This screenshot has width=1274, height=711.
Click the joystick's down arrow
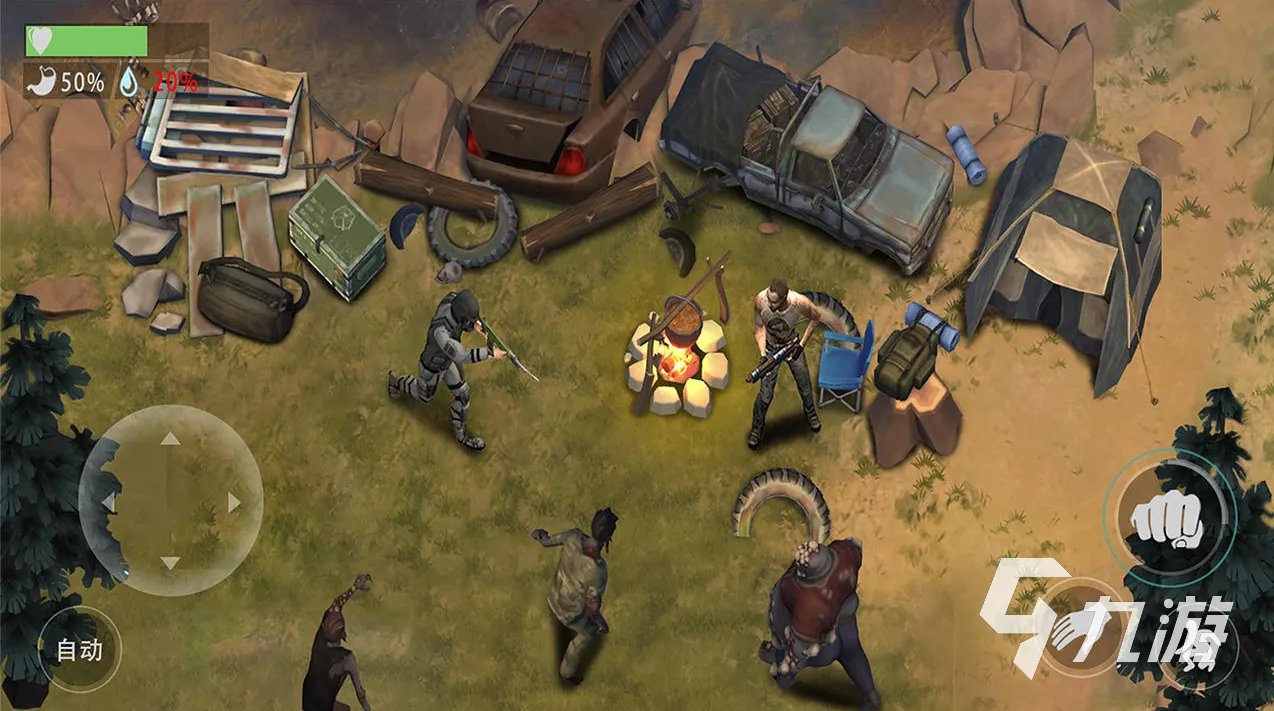click(x=171, y=564)
